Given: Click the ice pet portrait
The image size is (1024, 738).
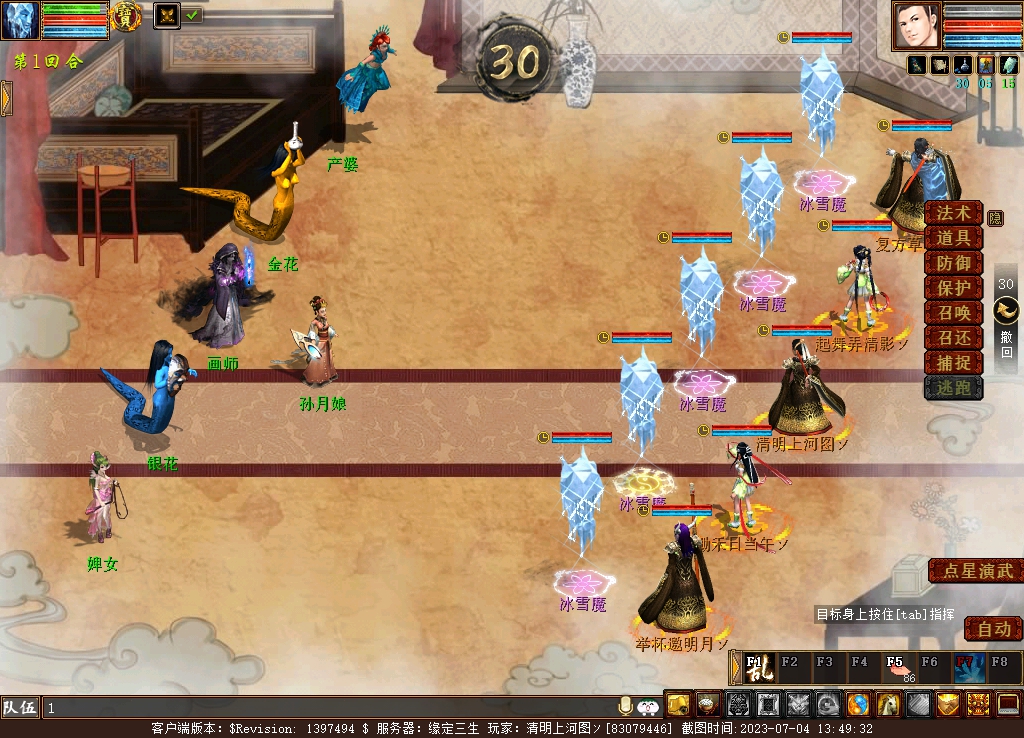Looking at the screenshot, I should (x=19, y=20).
